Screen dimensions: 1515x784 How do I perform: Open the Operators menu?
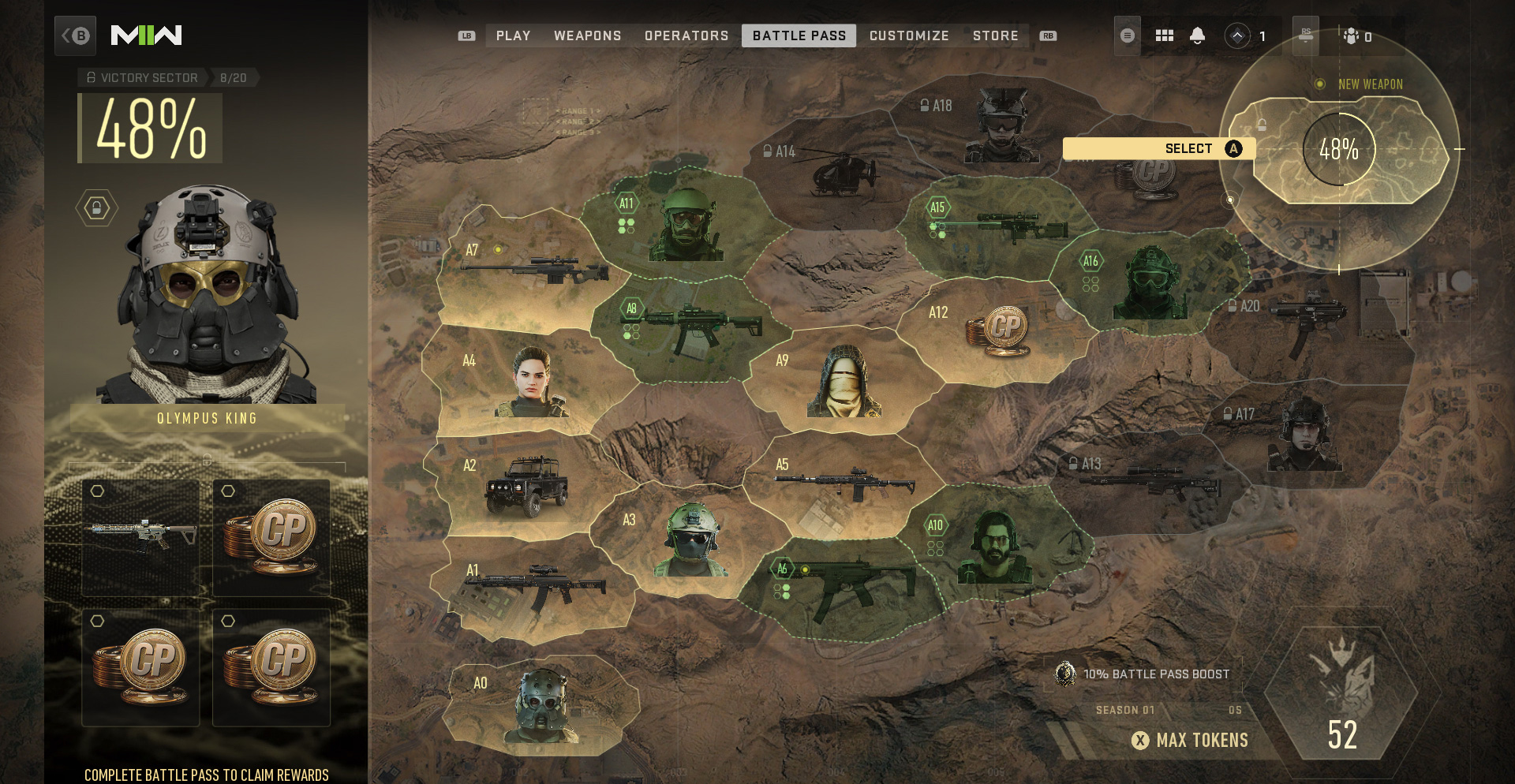(x=686, y=35)
